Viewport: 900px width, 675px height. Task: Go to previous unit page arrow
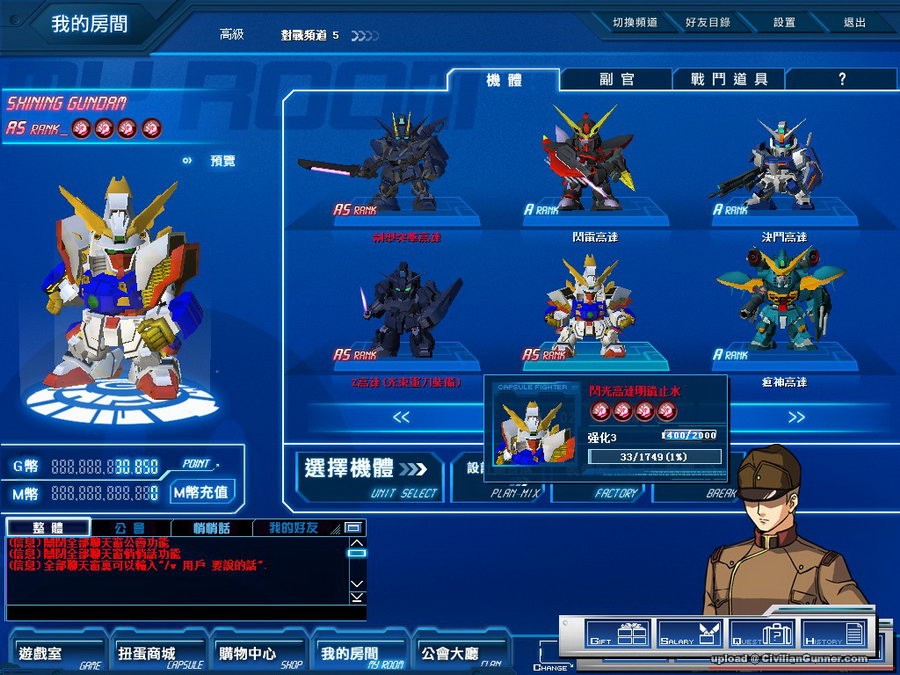pos(401,417)
